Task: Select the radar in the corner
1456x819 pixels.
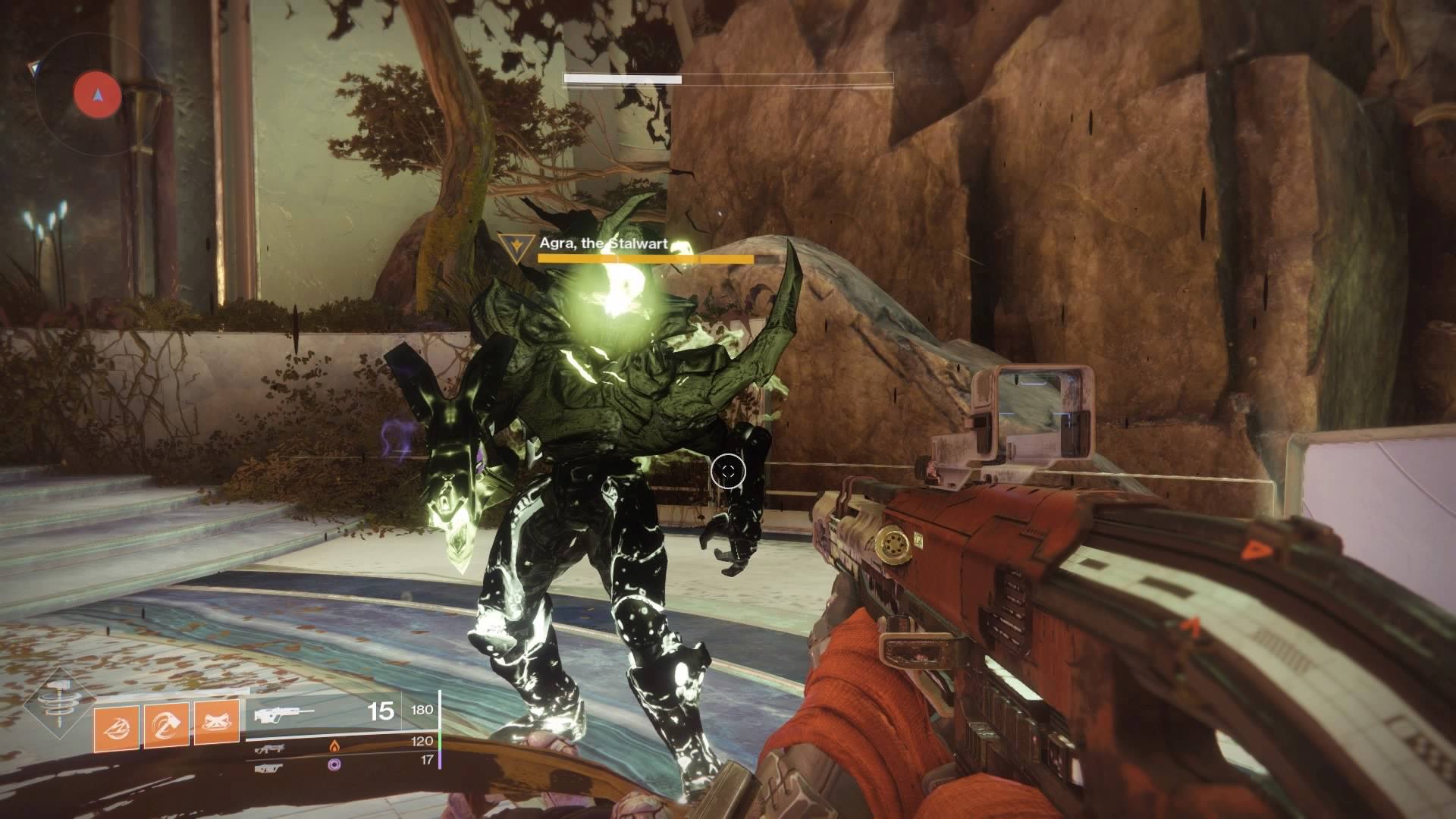Action: pos(97,95)
